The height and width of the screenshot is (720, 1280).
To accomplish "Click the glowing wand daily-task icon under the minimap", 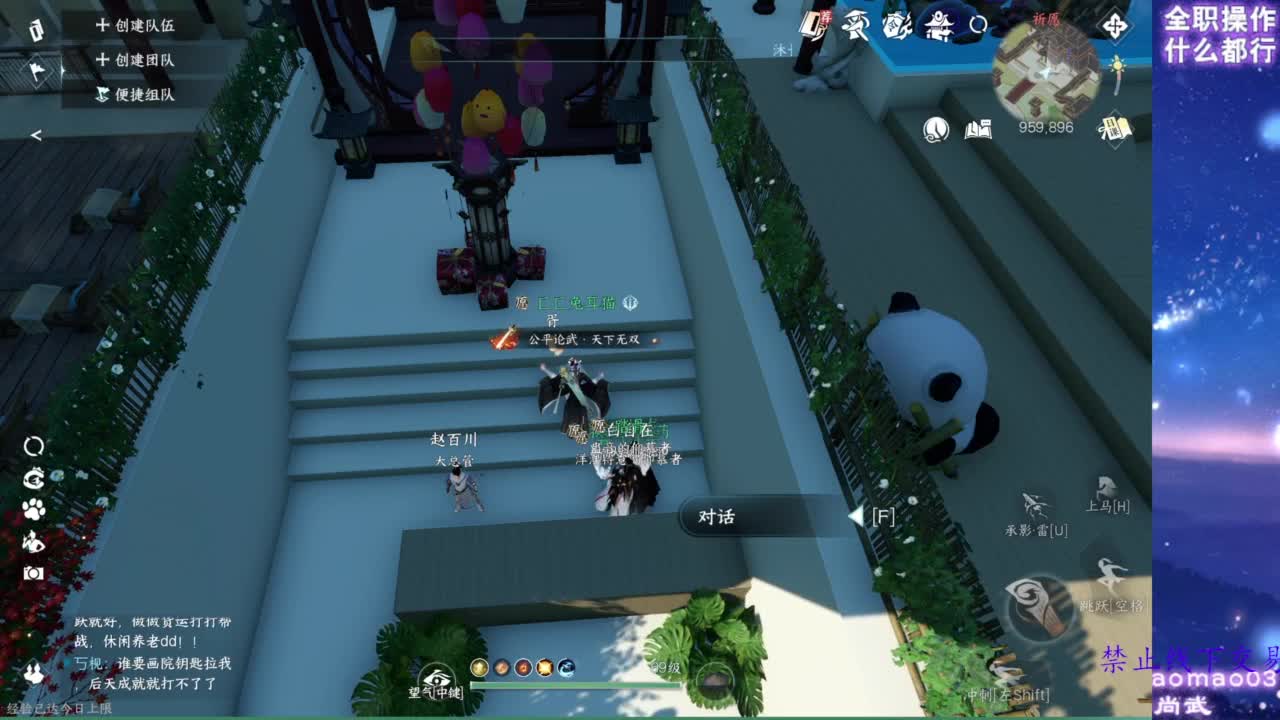I will click(1117, 72).
